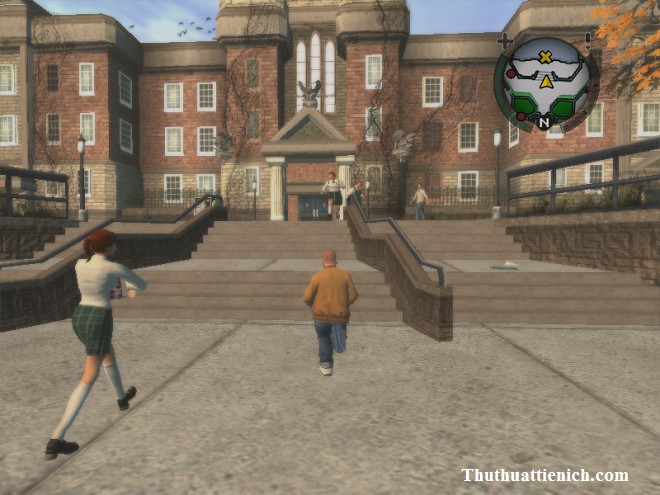Click the circular minimap radar
Image resolution: width=660 pixels, height=495 pixels.
coord(546,84)
